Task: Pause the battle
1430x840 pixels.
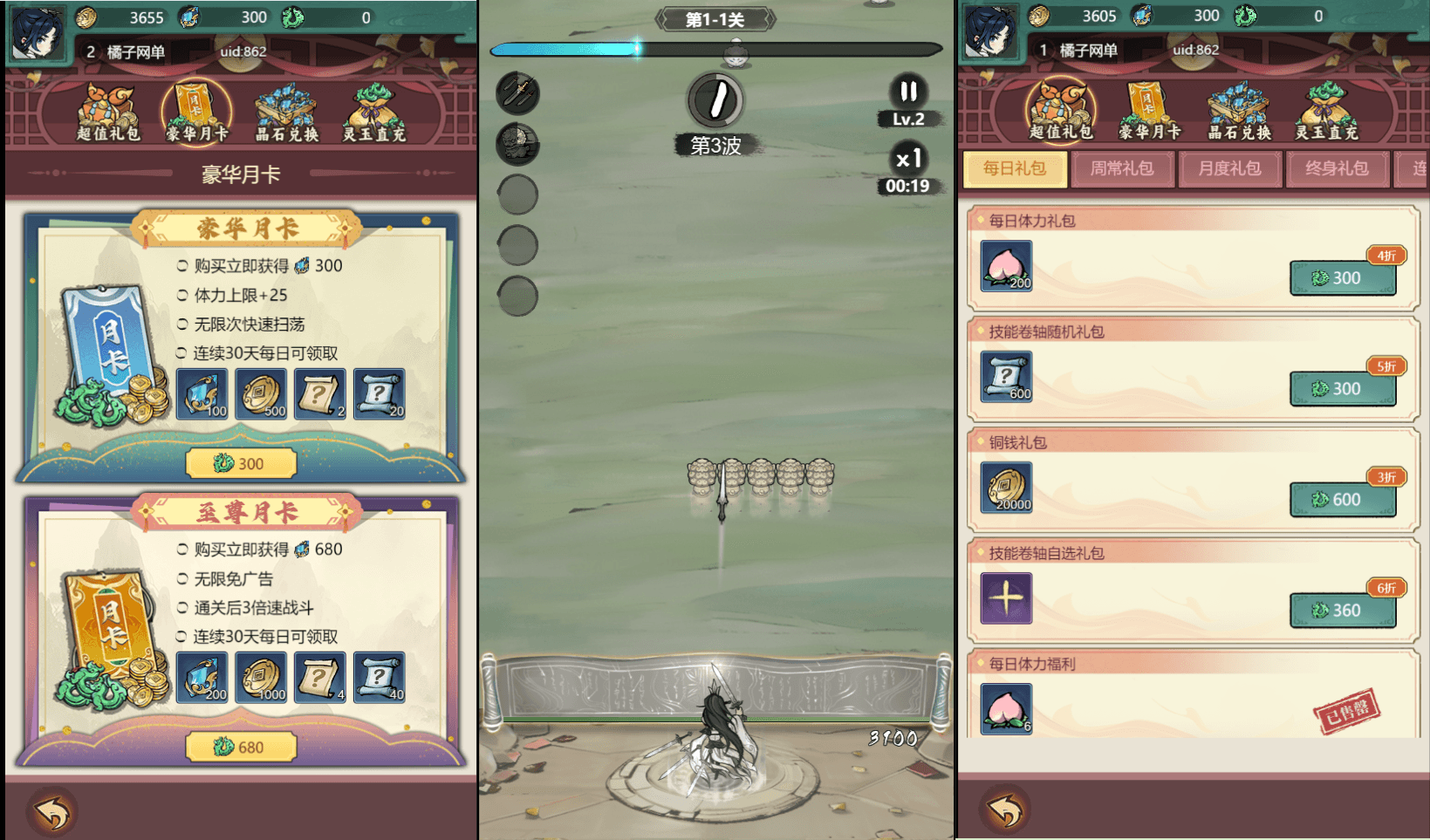Action: coord(908,92)
